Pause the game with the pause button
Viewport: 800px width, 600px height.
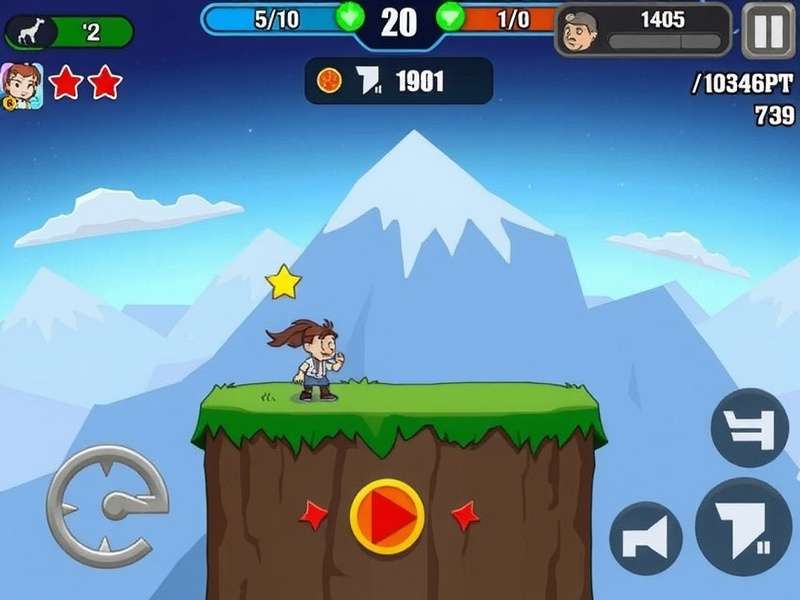click(x=768, y=30)
